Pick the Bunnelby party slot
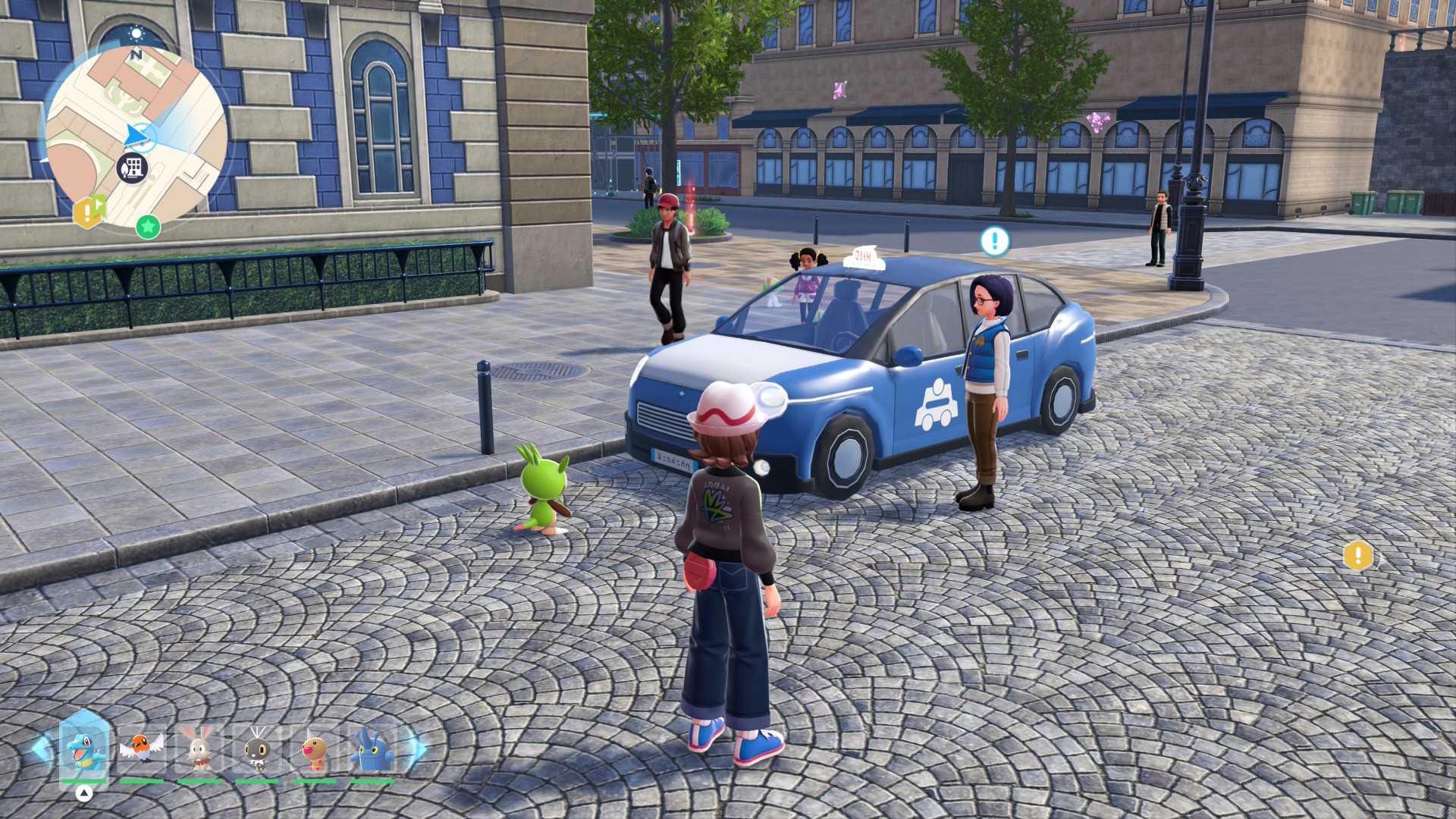The width and height of the screenshot is (1456, 819). (199, 748)
